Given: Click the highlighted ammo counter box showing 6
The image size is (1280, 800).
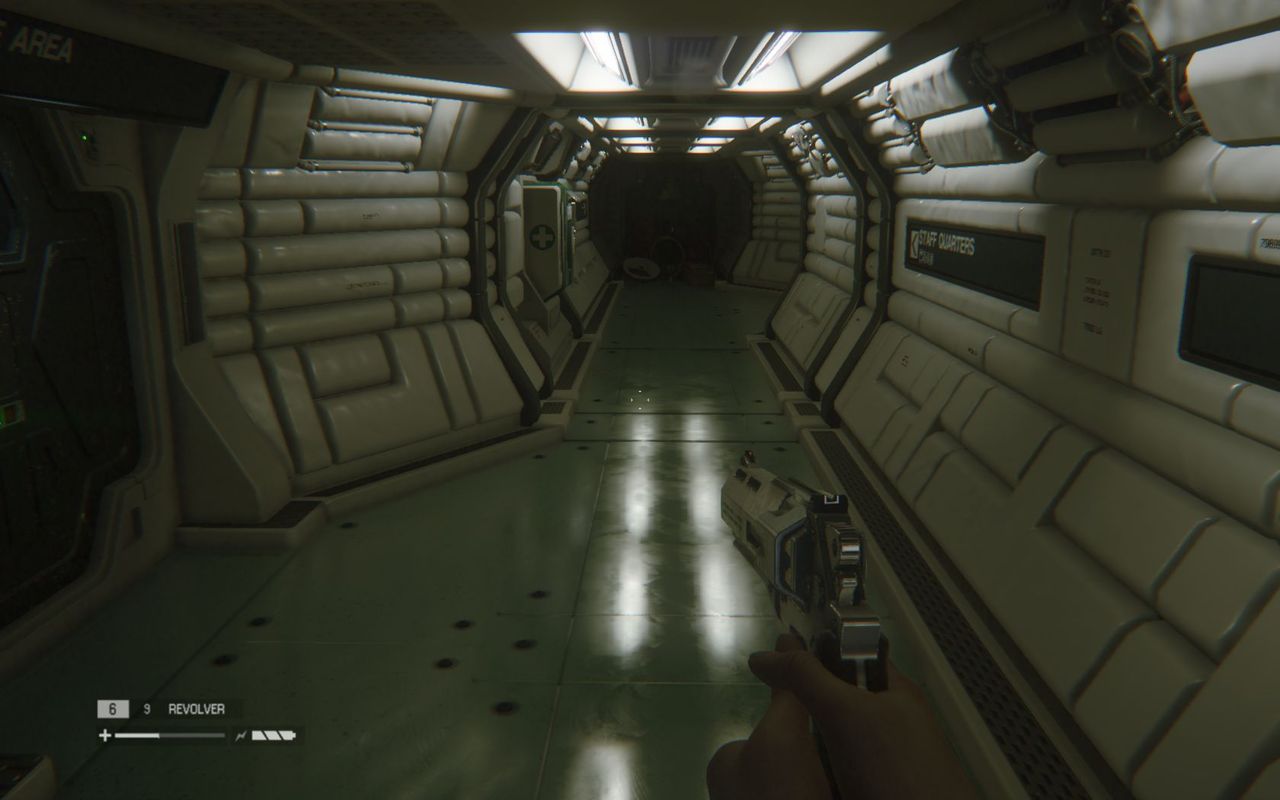Looking at the screenshot, I should pyautogui.click(x=112, y=707).
